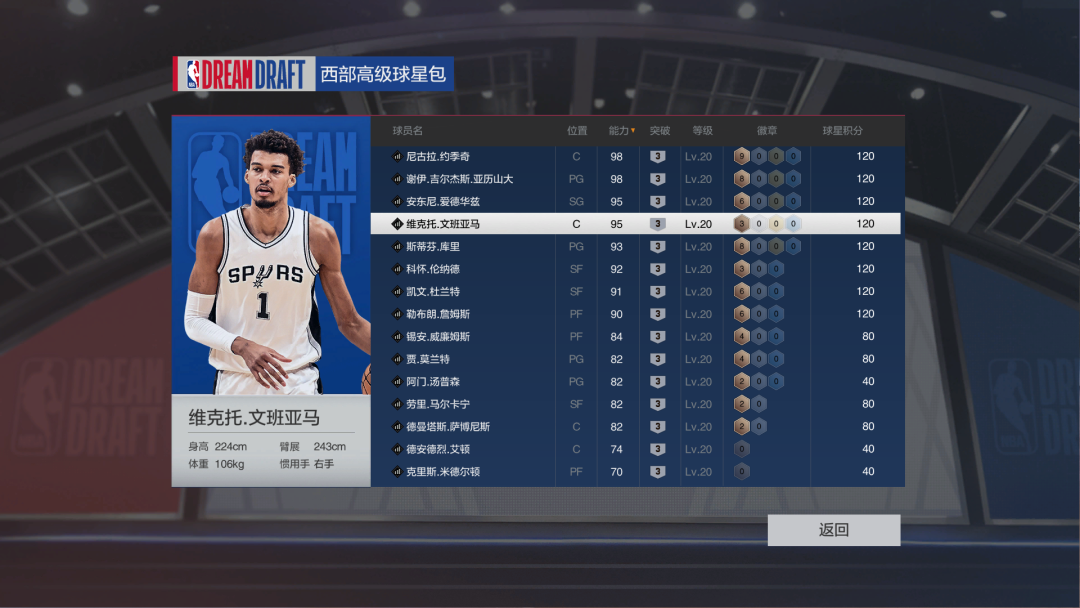This screenshot has height=608, width=1080.
Task: Select the 斯蒂芬.库里 player row
Action: tap(433, 247)
